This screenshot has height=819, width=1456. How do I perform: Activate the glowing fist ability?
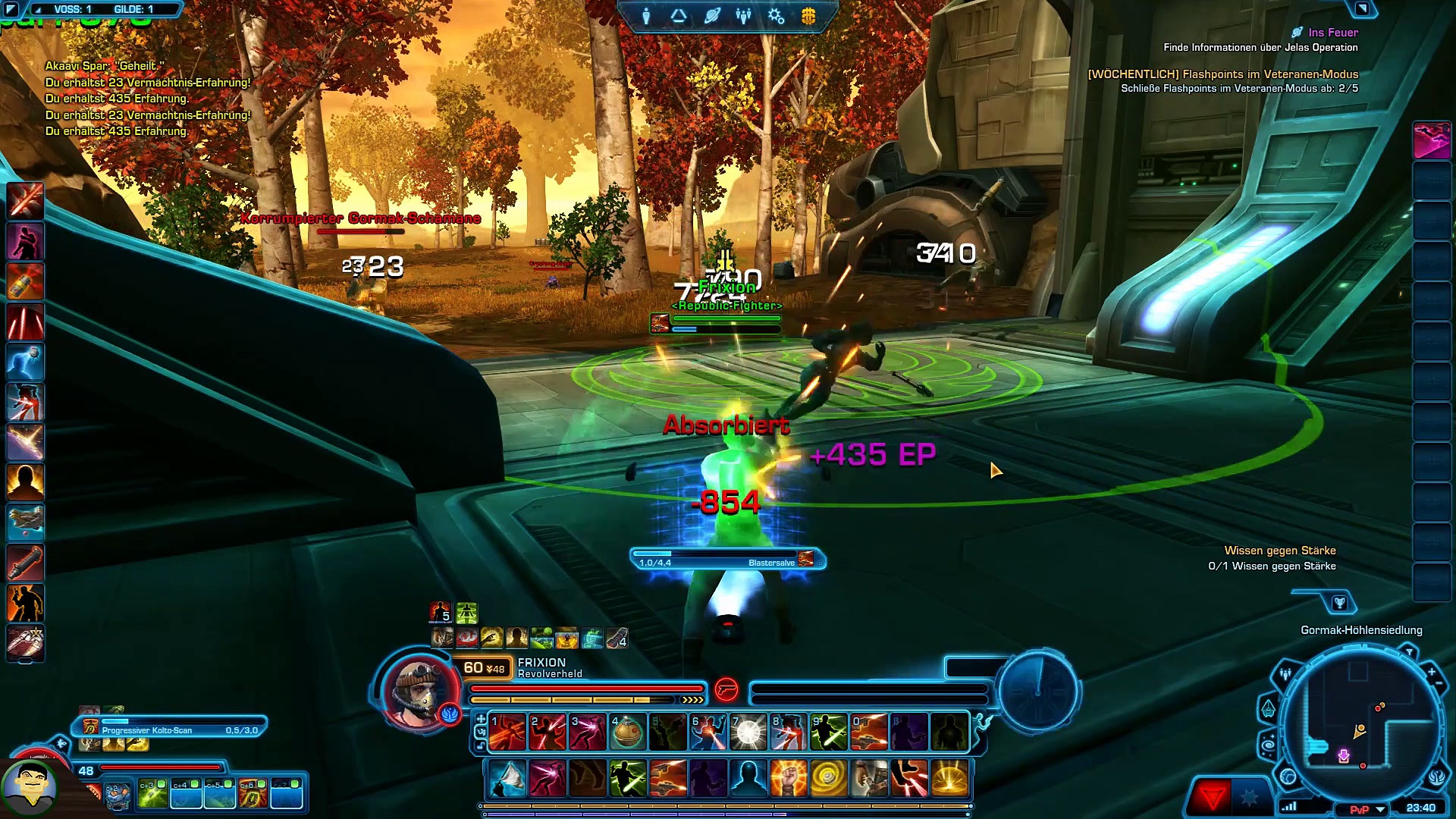point(788,779)
